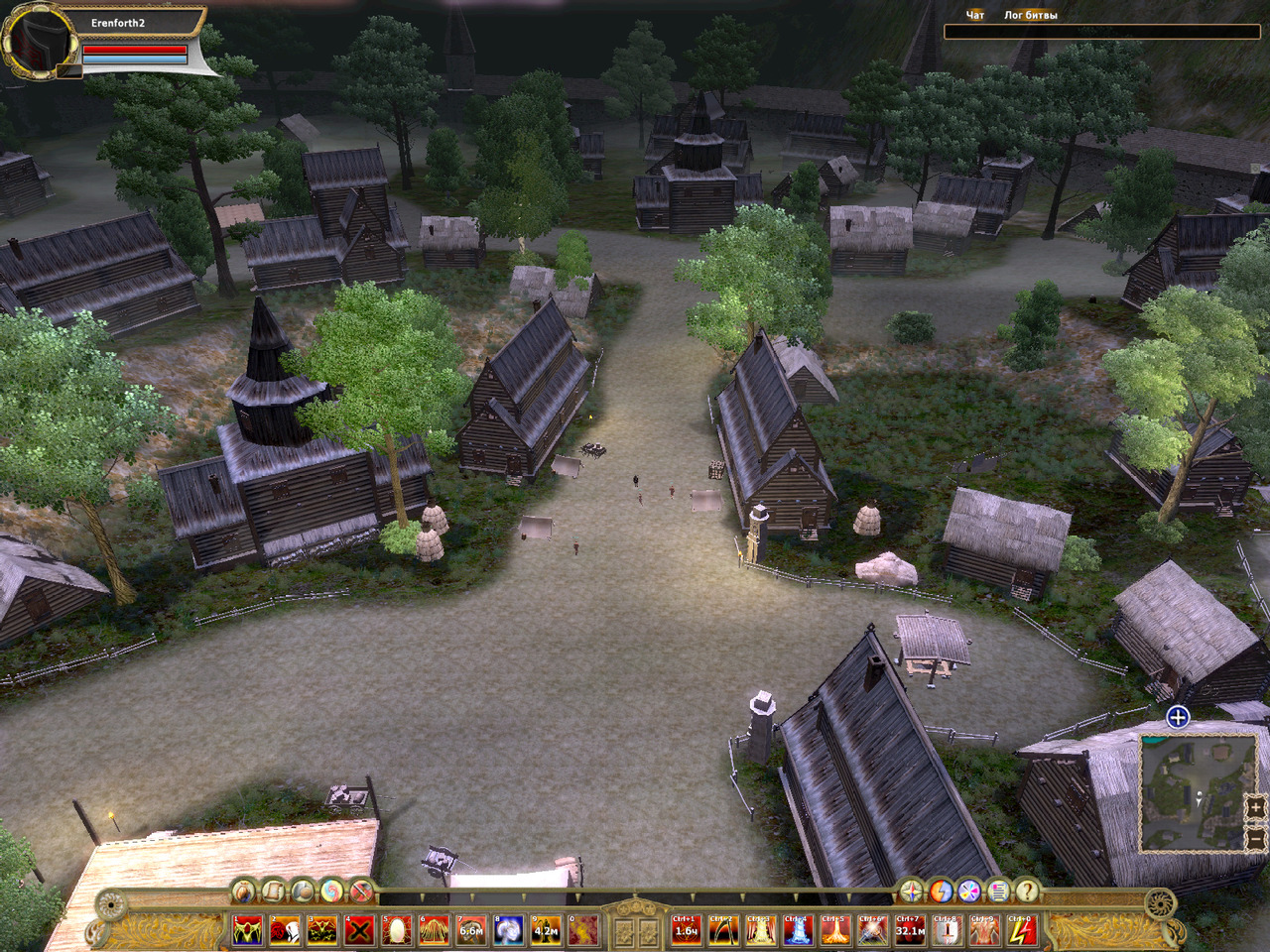Use the dagger shield ability on Ctrl+8
Image resolution: width=1270 pixels, height=952 pixels.
pos(946,930)
